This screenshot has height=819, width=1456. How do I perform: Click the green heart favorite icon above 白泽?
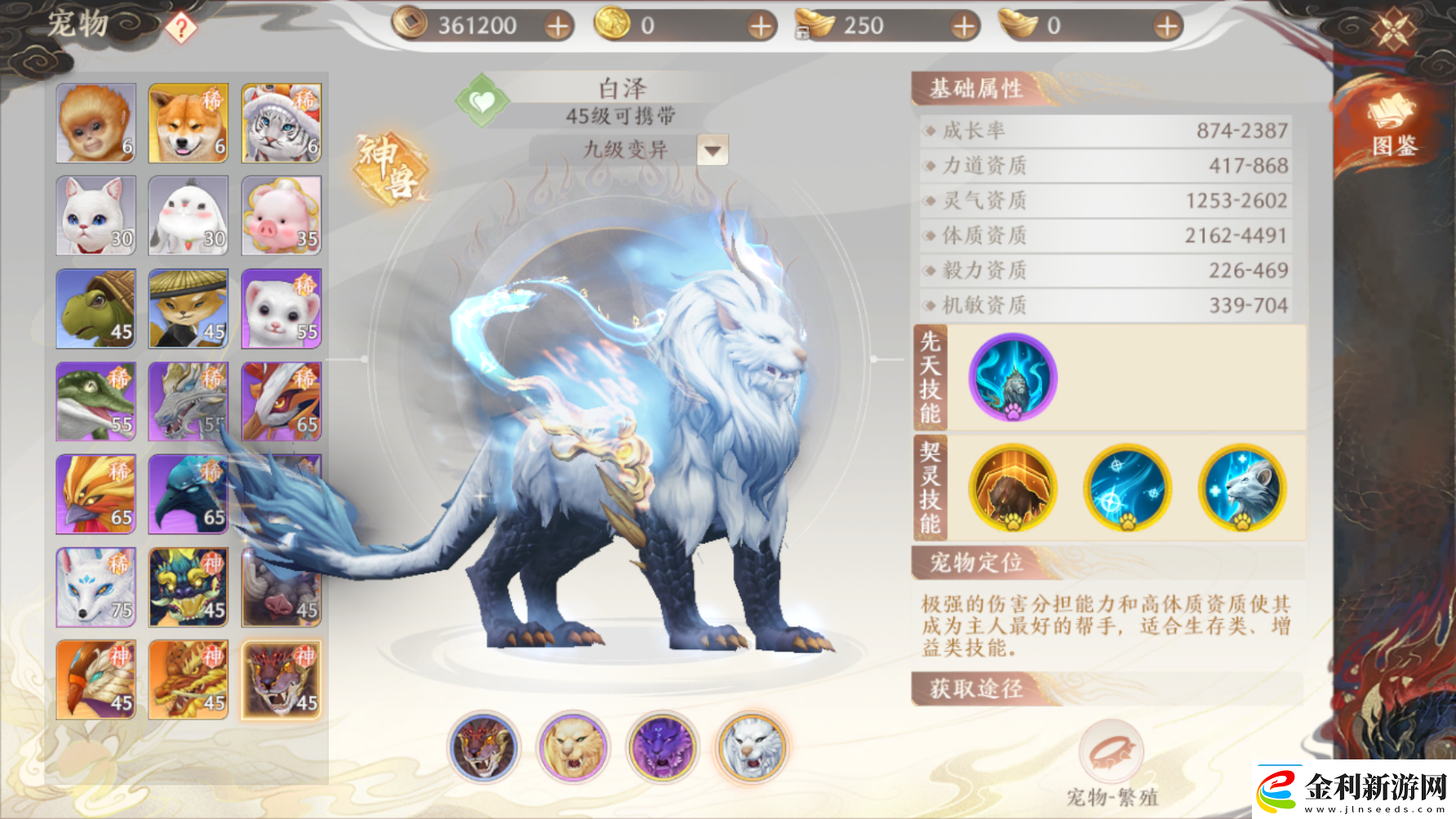(482, 101)
